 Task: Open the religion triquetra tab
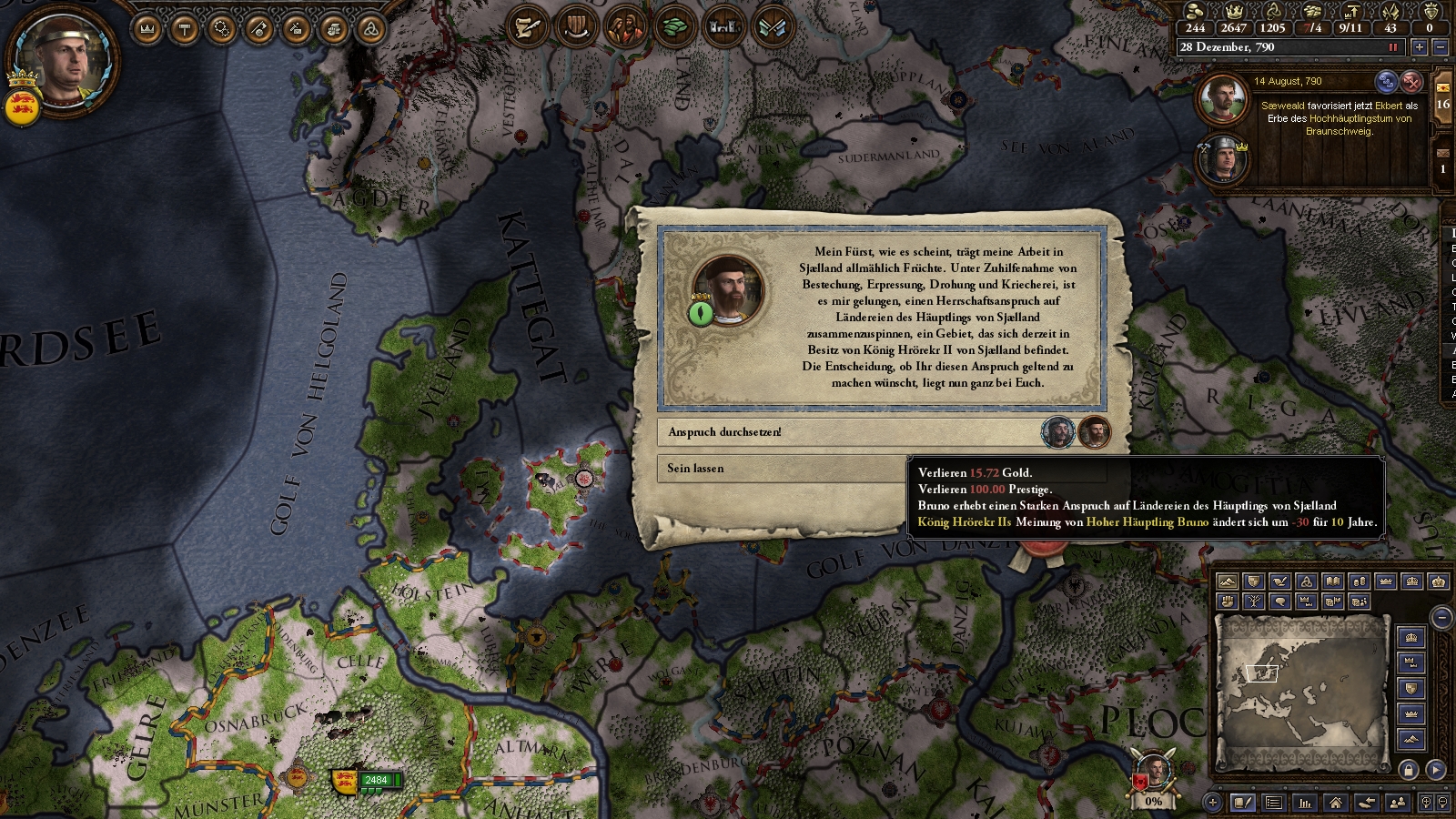(370, 29)
